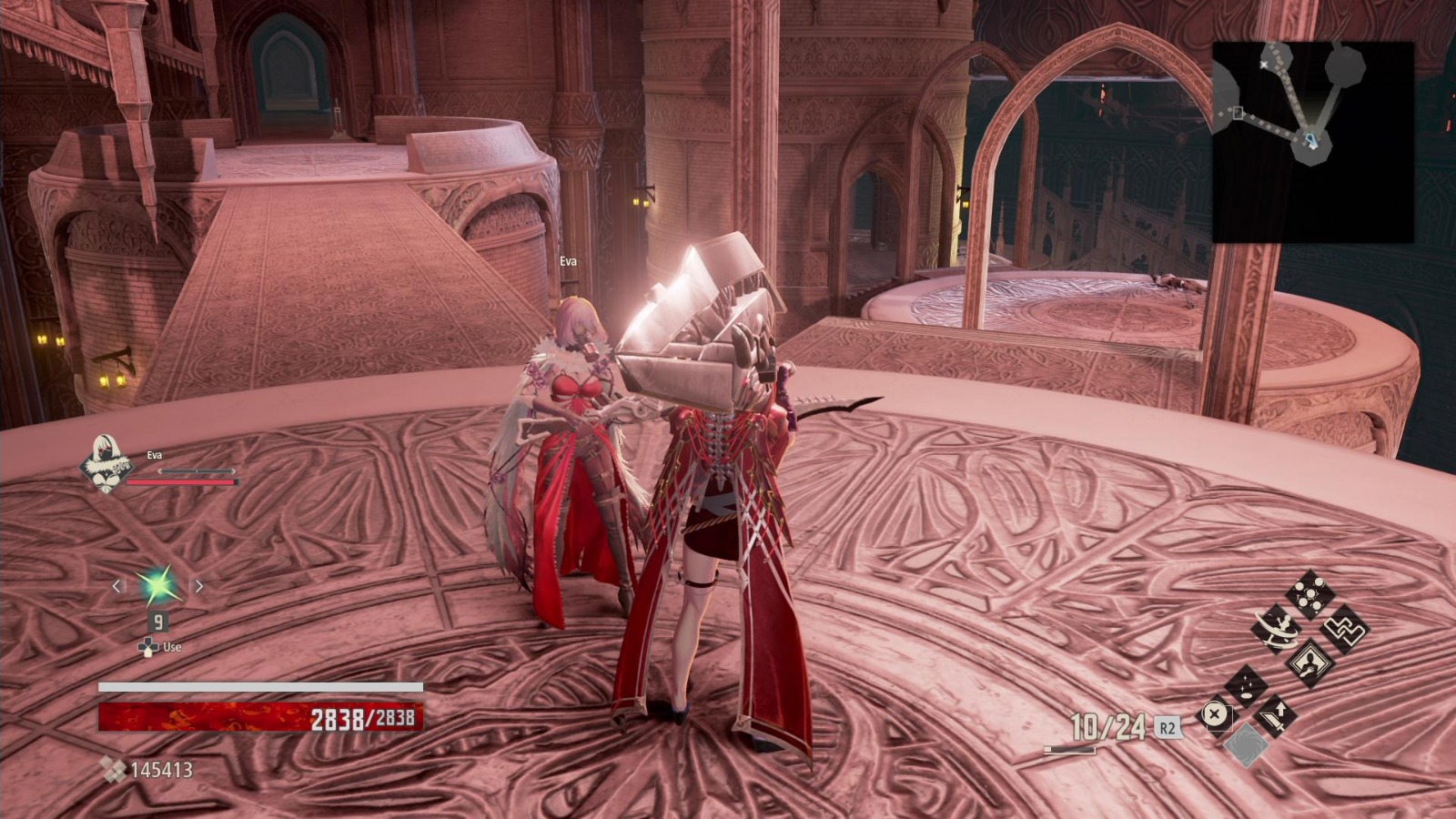Click the d-pad icon beside Use
The width and height of the screenshot is (1456, 819).
[x=148, y=646]
